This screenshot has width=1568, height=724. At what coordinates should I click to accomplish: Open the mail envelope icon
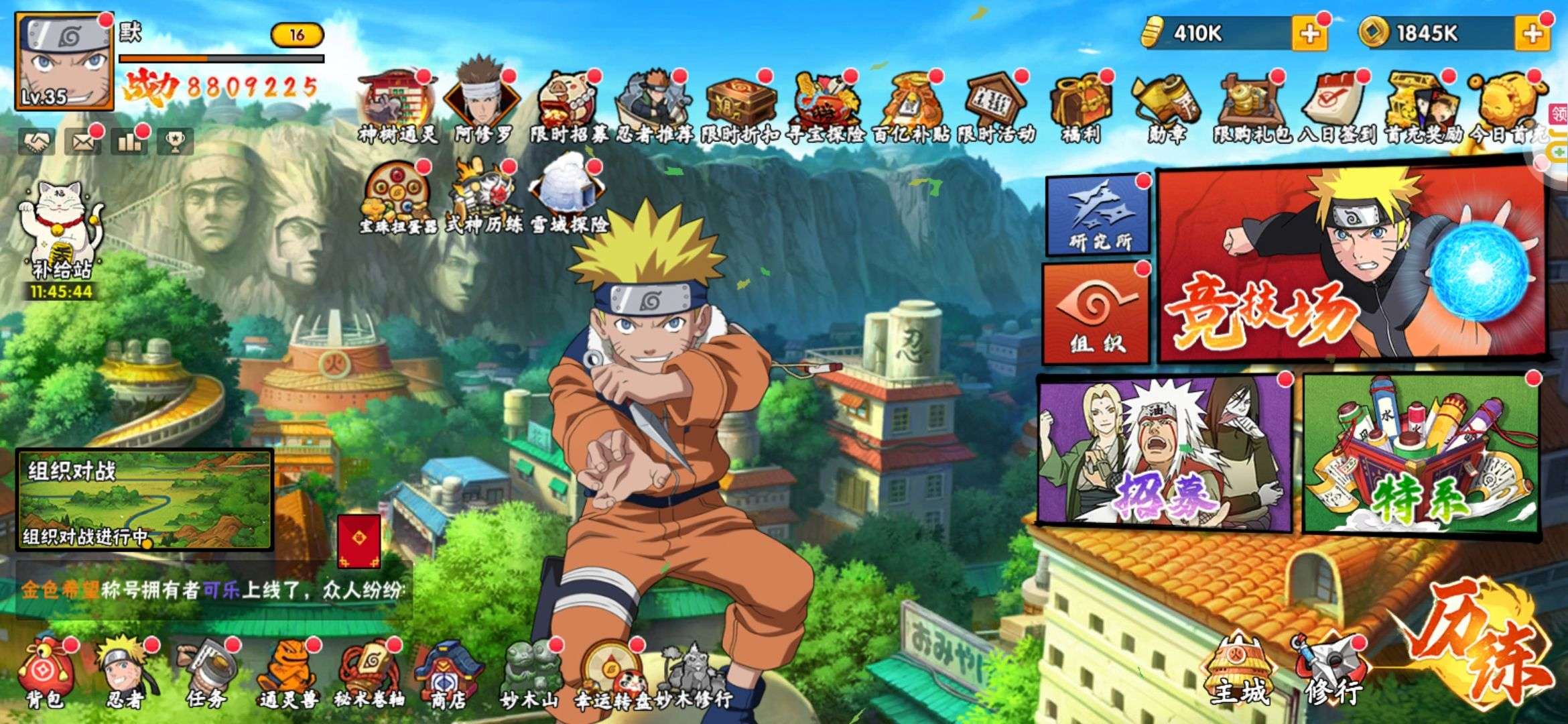pyautogui.click(x=82, y=141)
